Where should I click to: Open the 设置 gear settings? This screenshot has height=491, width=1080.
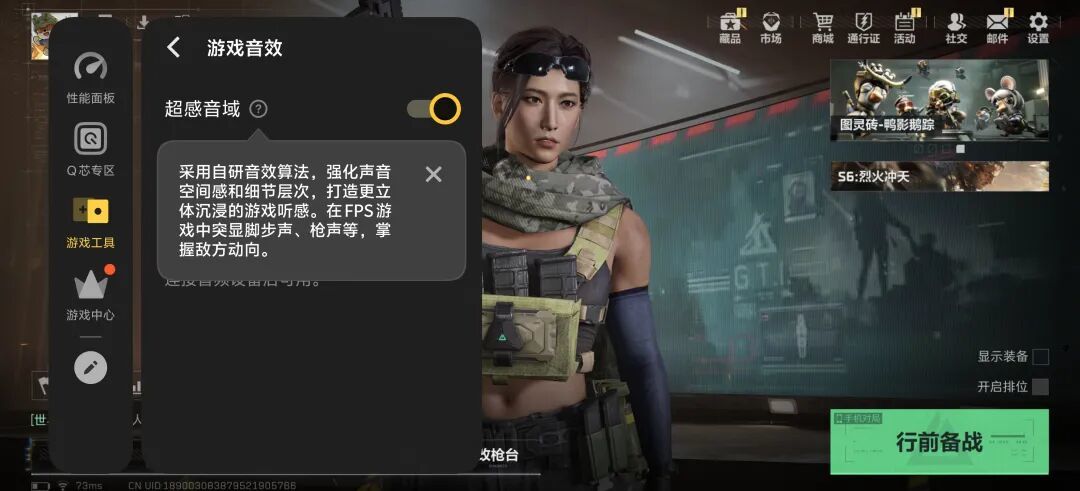(1038, 27)
